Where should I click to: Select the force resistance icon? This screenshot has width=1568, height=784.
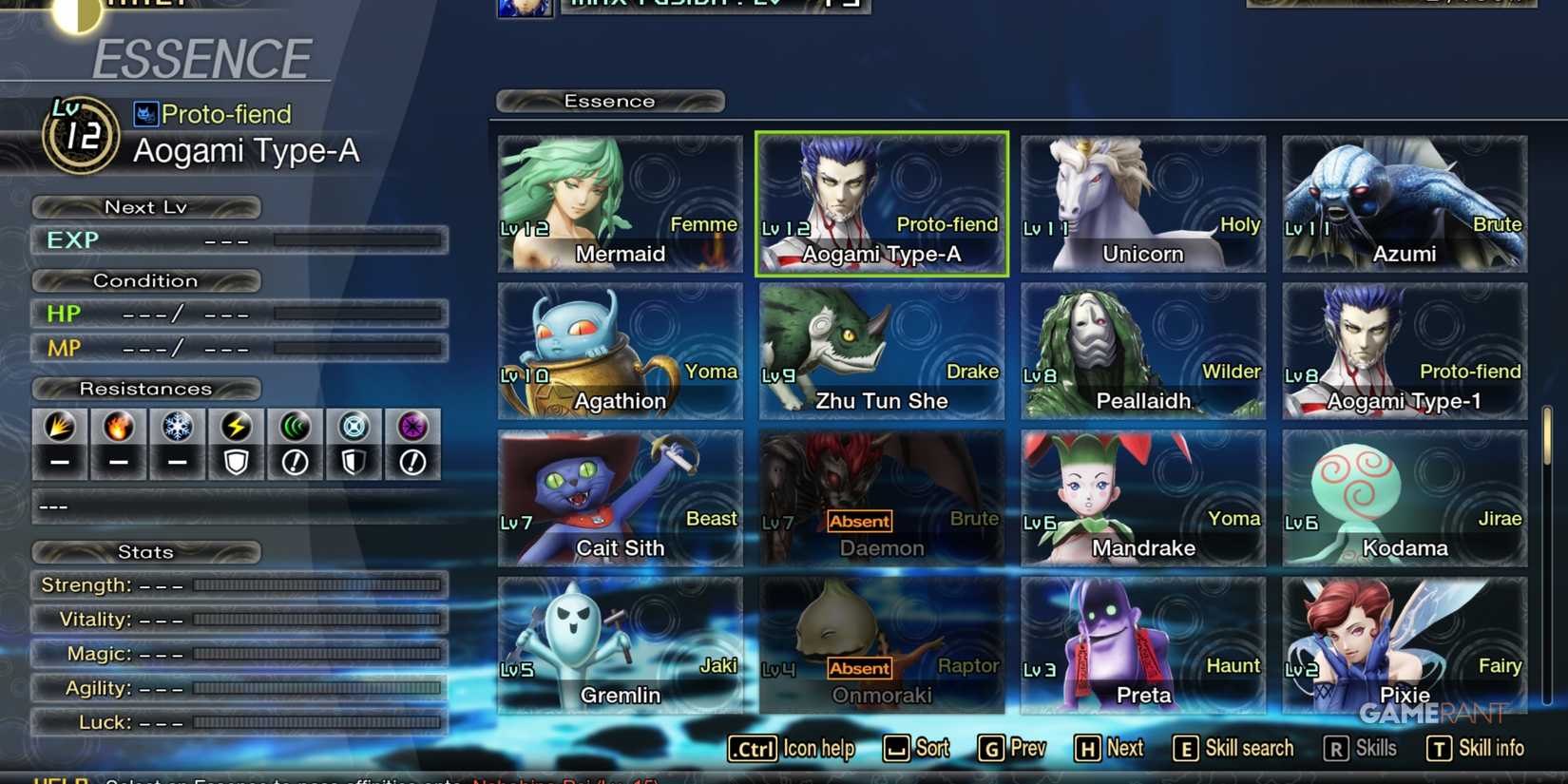coord(295,428)
